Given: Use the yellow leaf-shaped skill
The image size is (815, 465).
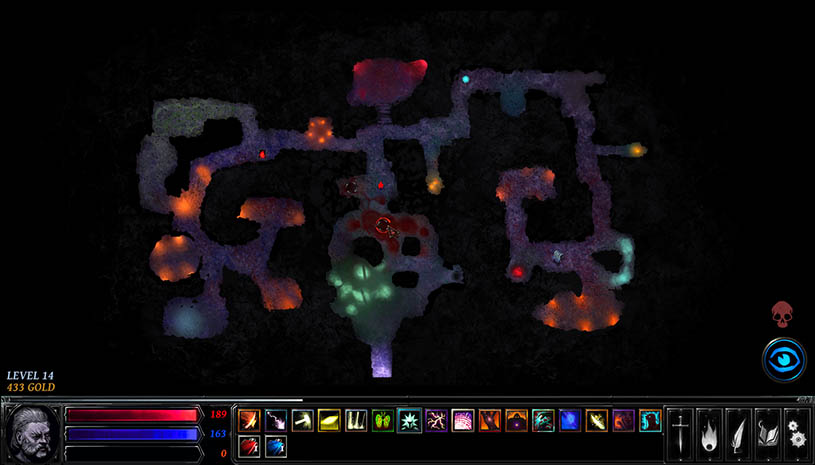Looking at the screenshot, I should click(329, 421).
